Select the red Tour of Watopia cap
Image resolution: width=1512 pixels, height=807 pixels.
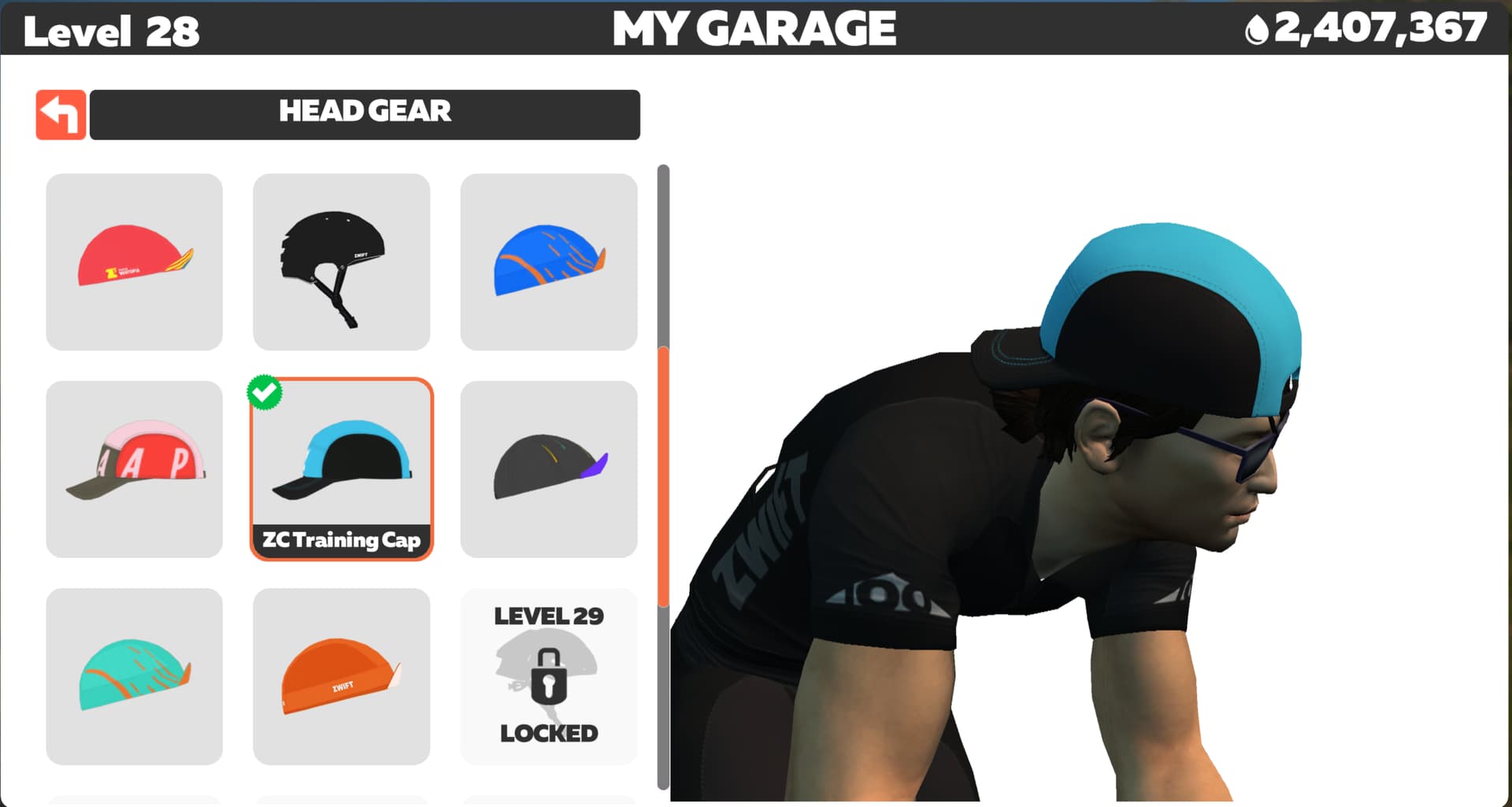(134, 261)
